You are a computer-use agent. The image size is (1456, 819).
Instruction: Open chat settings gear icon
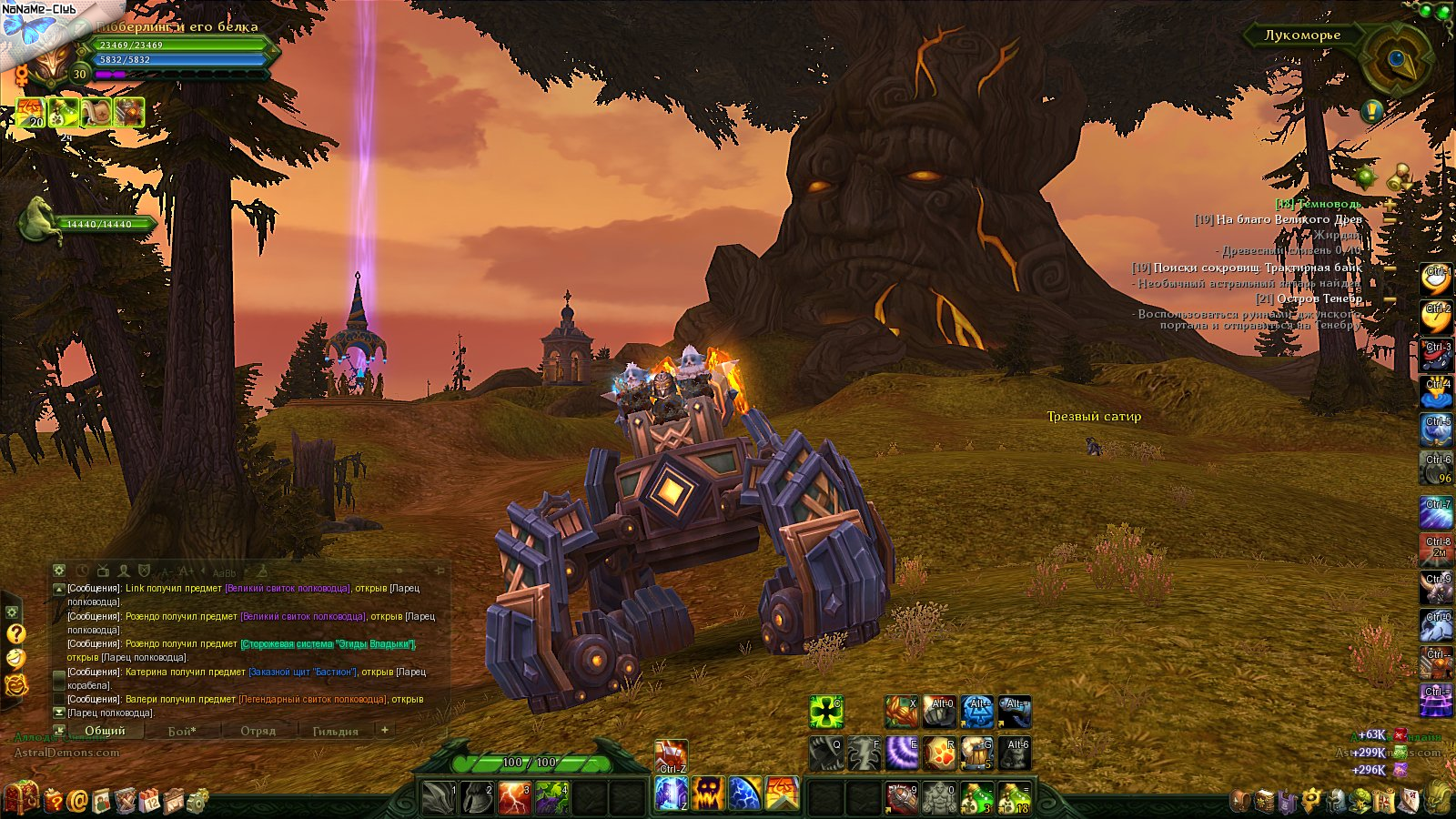click(59, 571)
